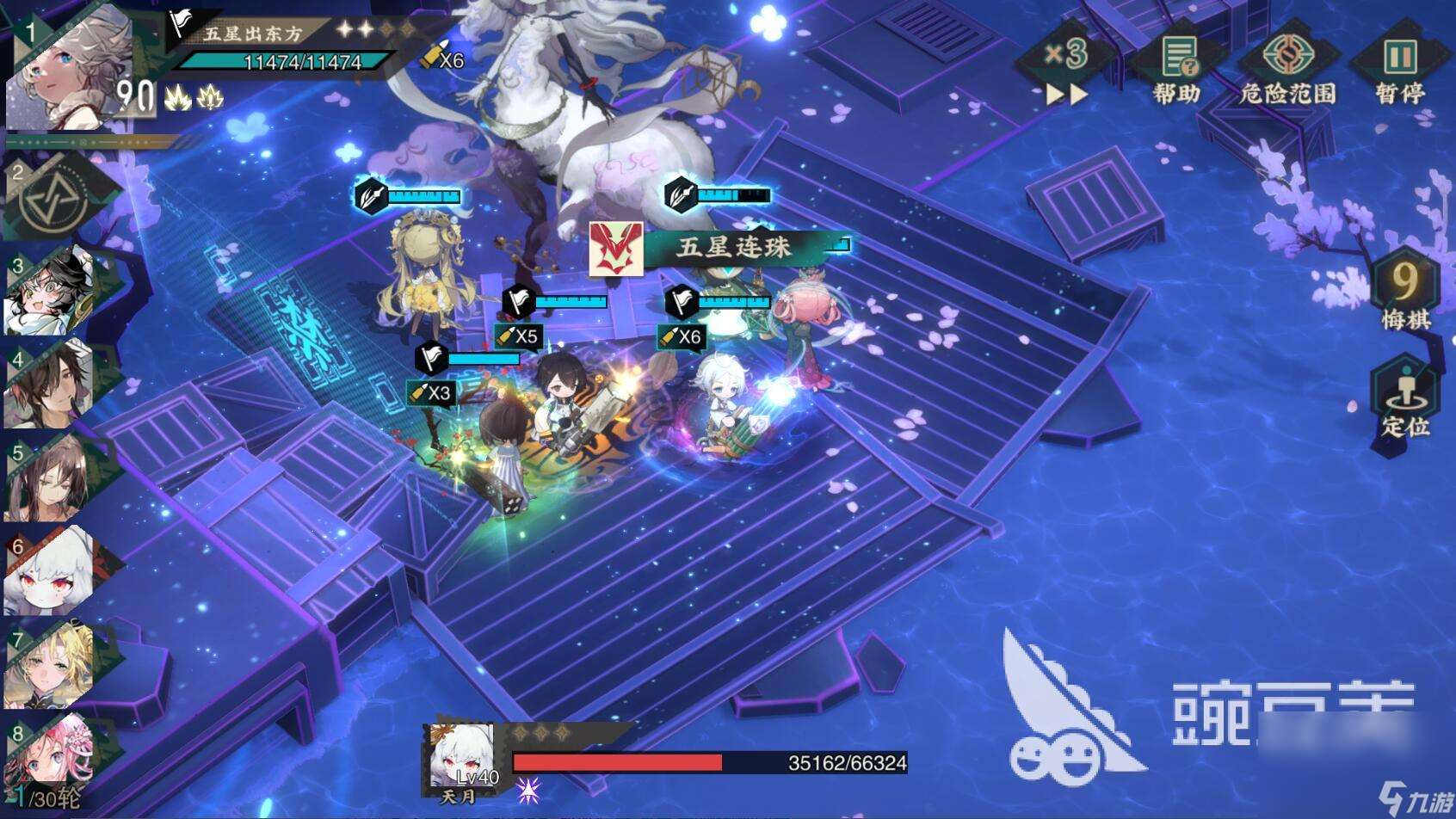
Task: Pause the battle with 暂停
Action: pyautogui.click(x=1399, y=69)
